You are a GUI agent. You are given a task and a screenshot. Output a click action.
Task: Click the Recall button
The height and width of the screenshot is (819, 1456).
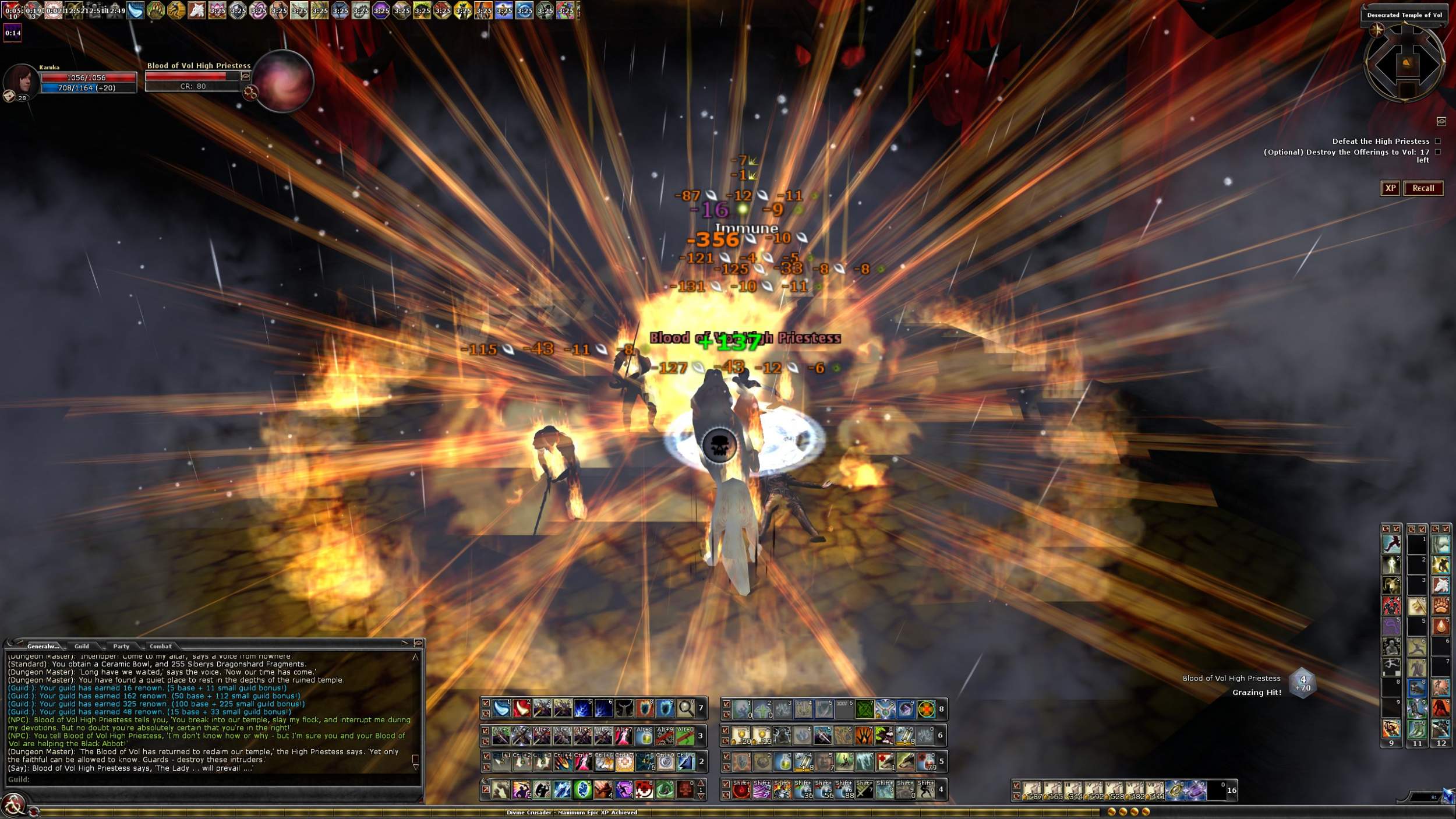pyautogui.click(x=1423, y=188)
